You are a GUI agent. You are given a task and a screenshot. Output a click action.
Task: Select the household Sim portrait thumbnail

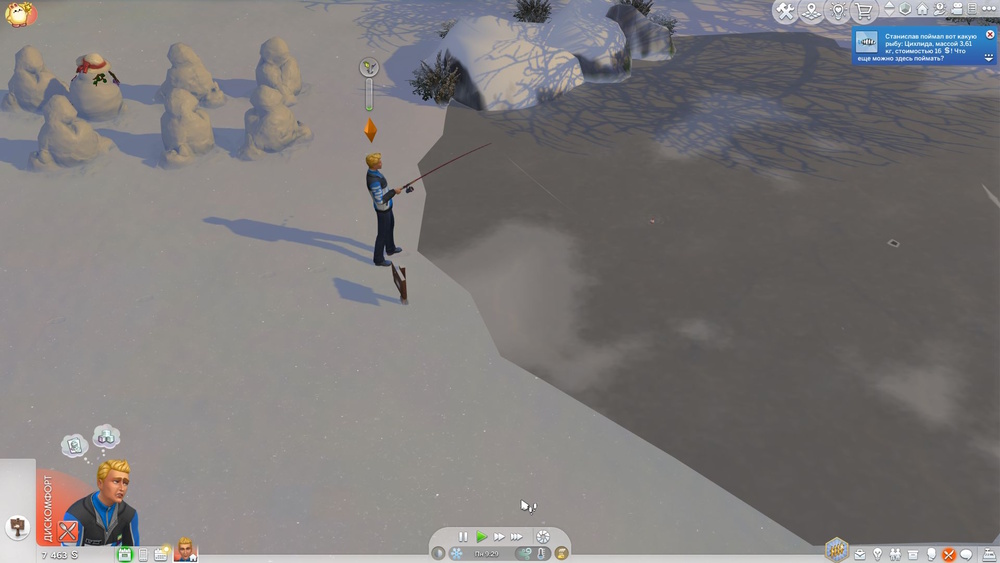(x=185, y=548)
